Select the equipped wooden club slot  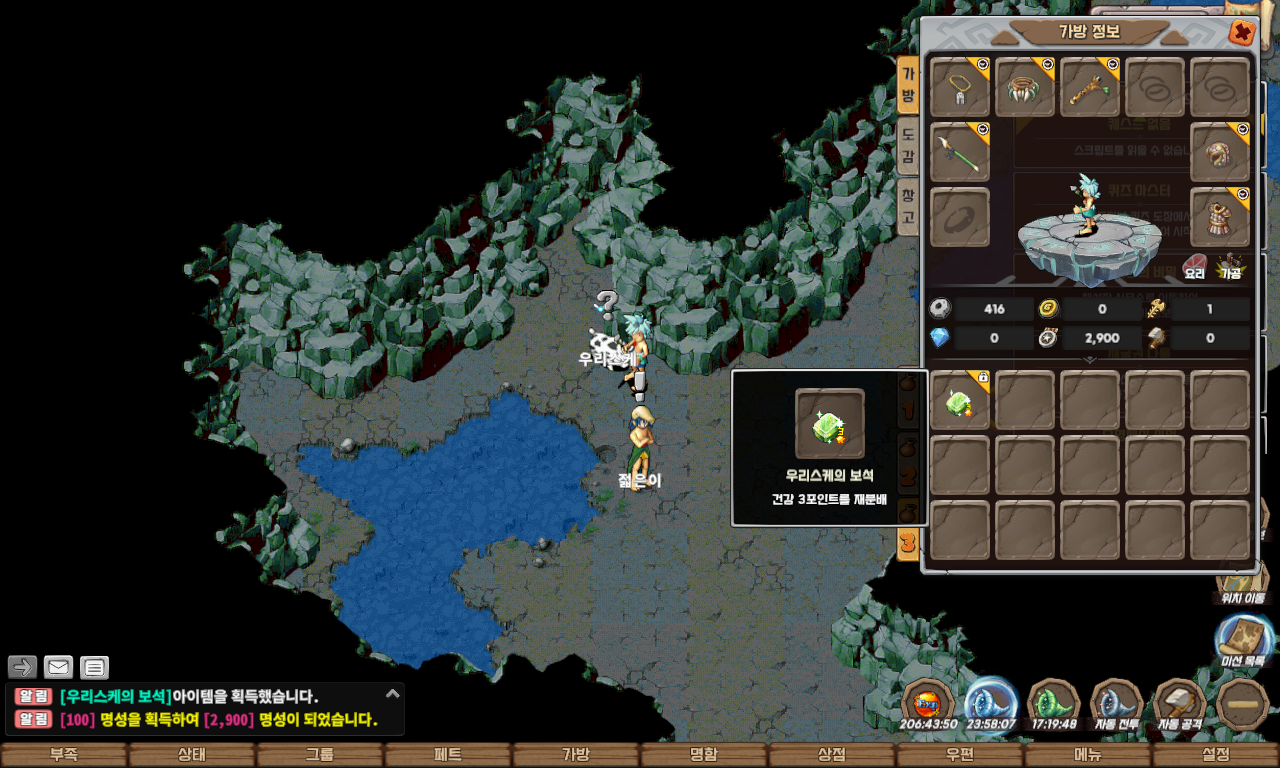1090,88
